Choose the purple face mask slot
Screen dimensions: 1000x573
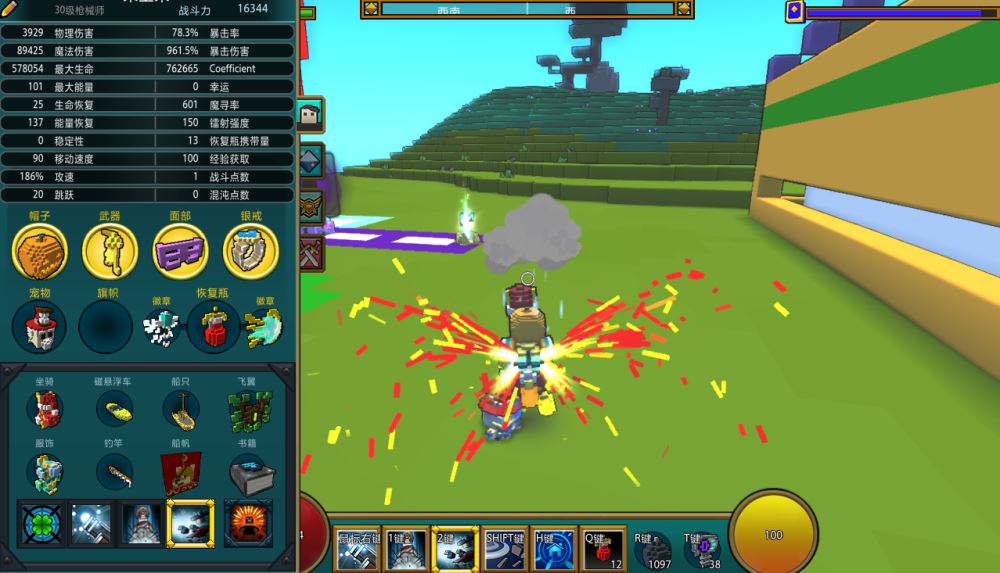click(180, 251)
